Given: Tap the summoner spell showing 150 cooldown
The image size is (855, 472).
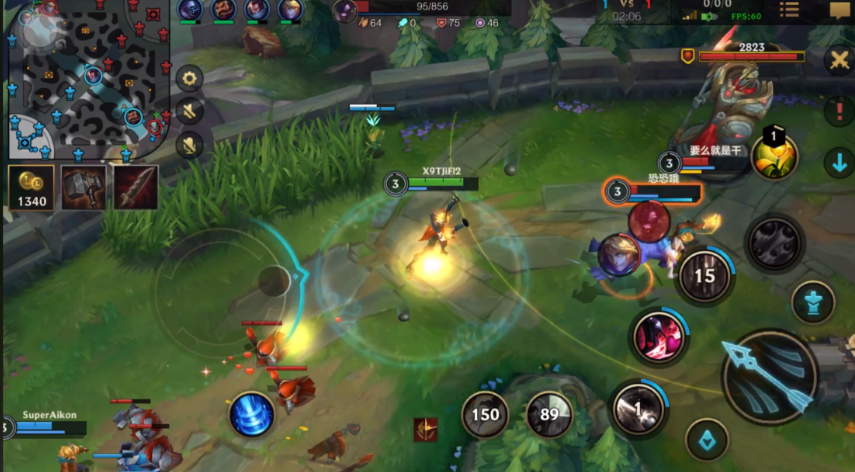Looking at the screenshot, I should (x=487, y=414).
